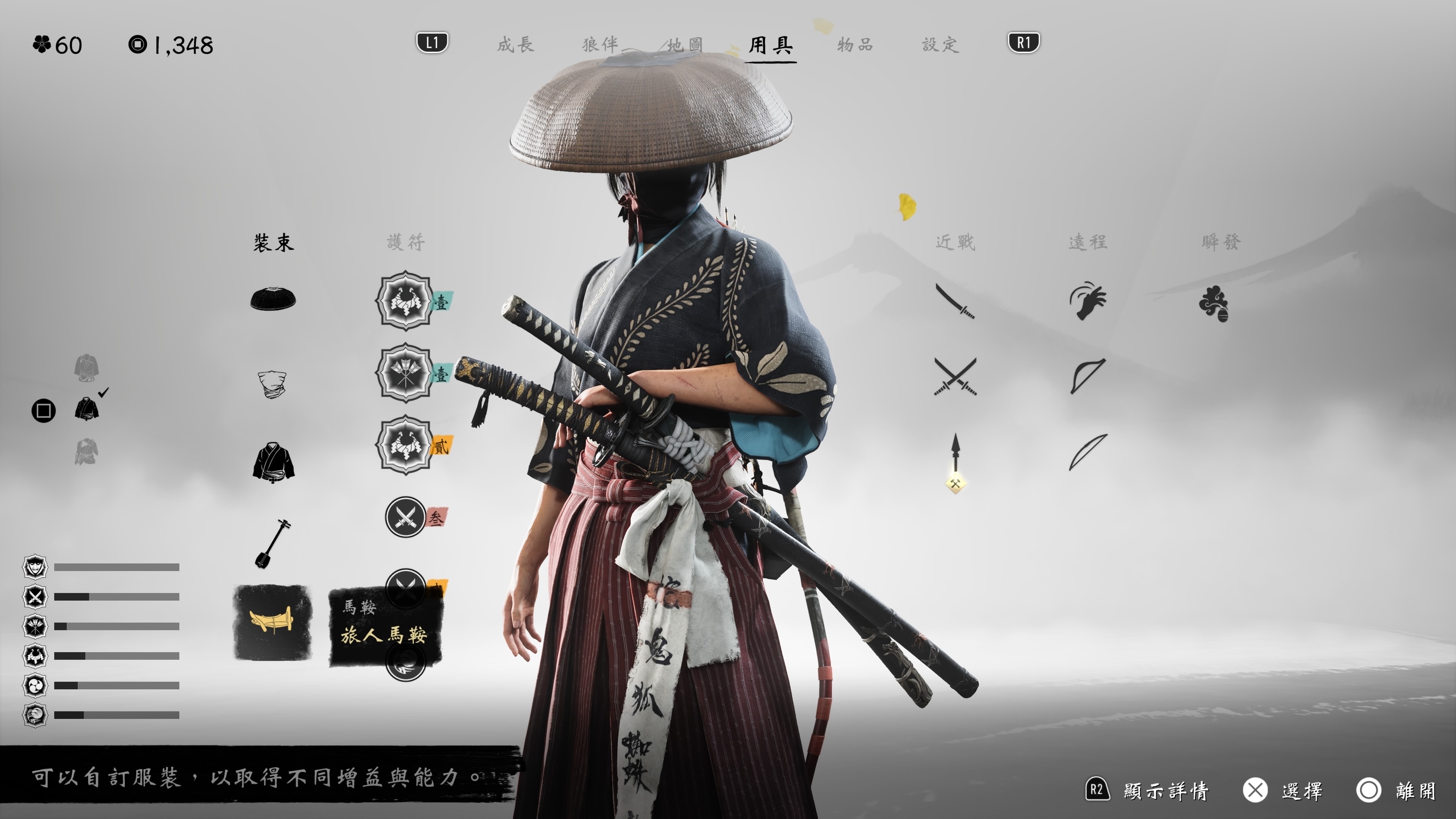Select the highlighted horse saddle slot
This screenshot has width=1456, height=819.
(273, 622)
